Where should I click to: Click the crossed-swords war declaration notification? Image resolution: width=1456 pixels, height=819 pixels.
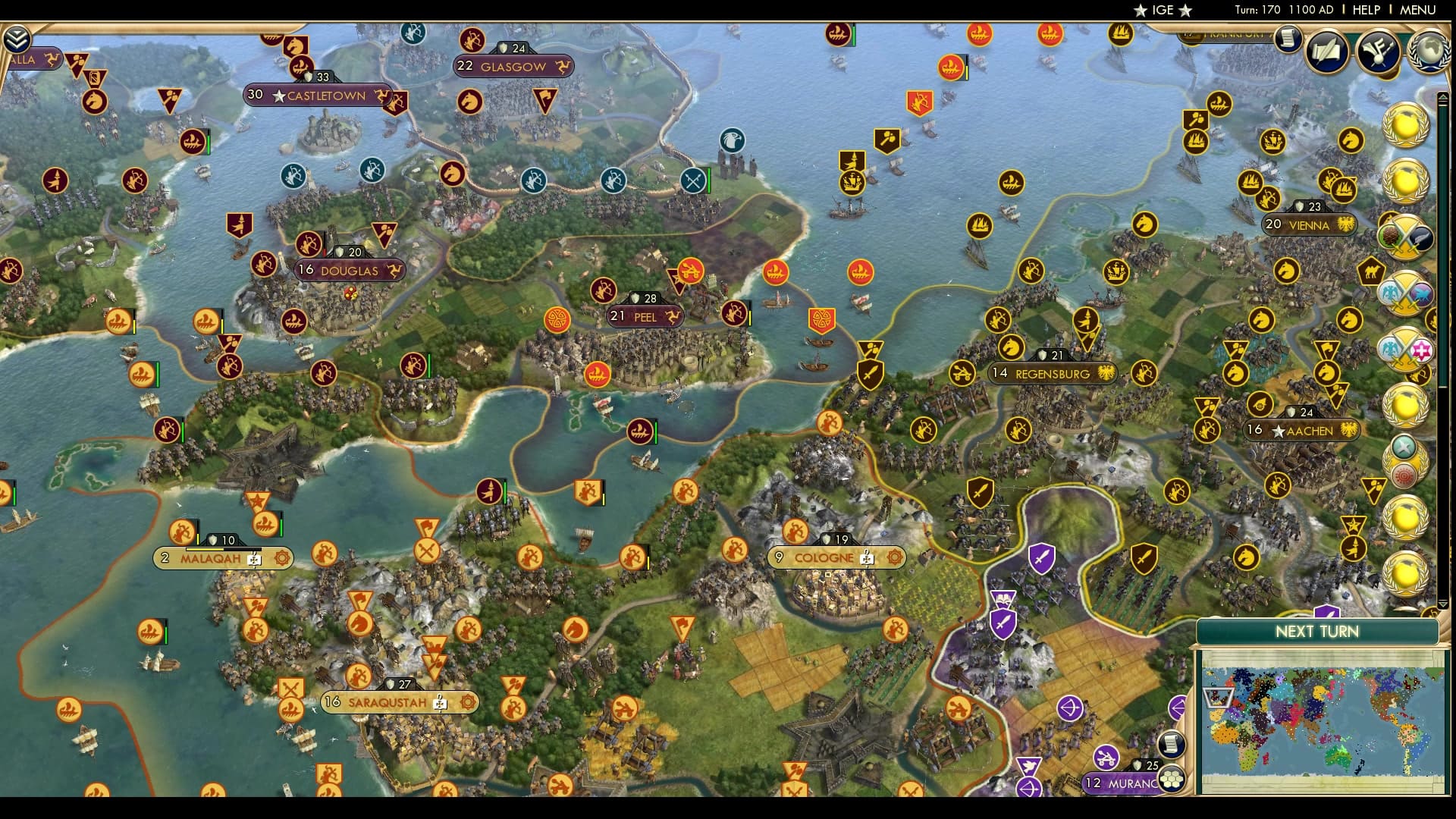[x=1407, y=235]
